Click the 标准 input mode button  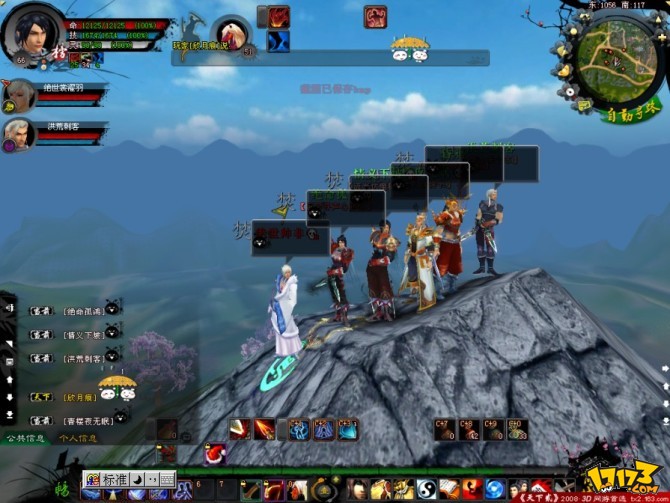(x=114, y=479)
